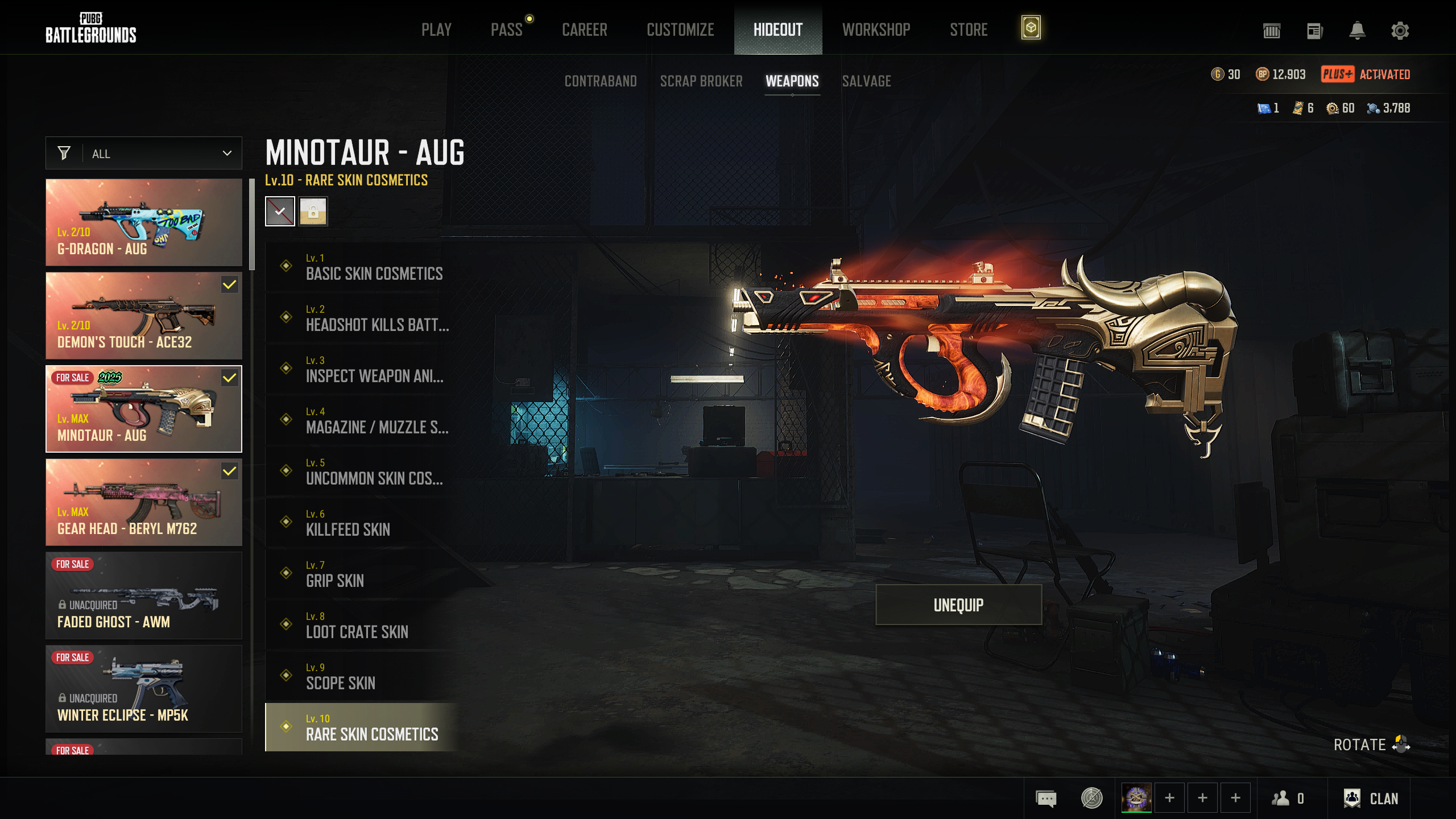Switch to the Salvage tab
The height and width of the screenshot is (819, 1456).
pos(866,81)
